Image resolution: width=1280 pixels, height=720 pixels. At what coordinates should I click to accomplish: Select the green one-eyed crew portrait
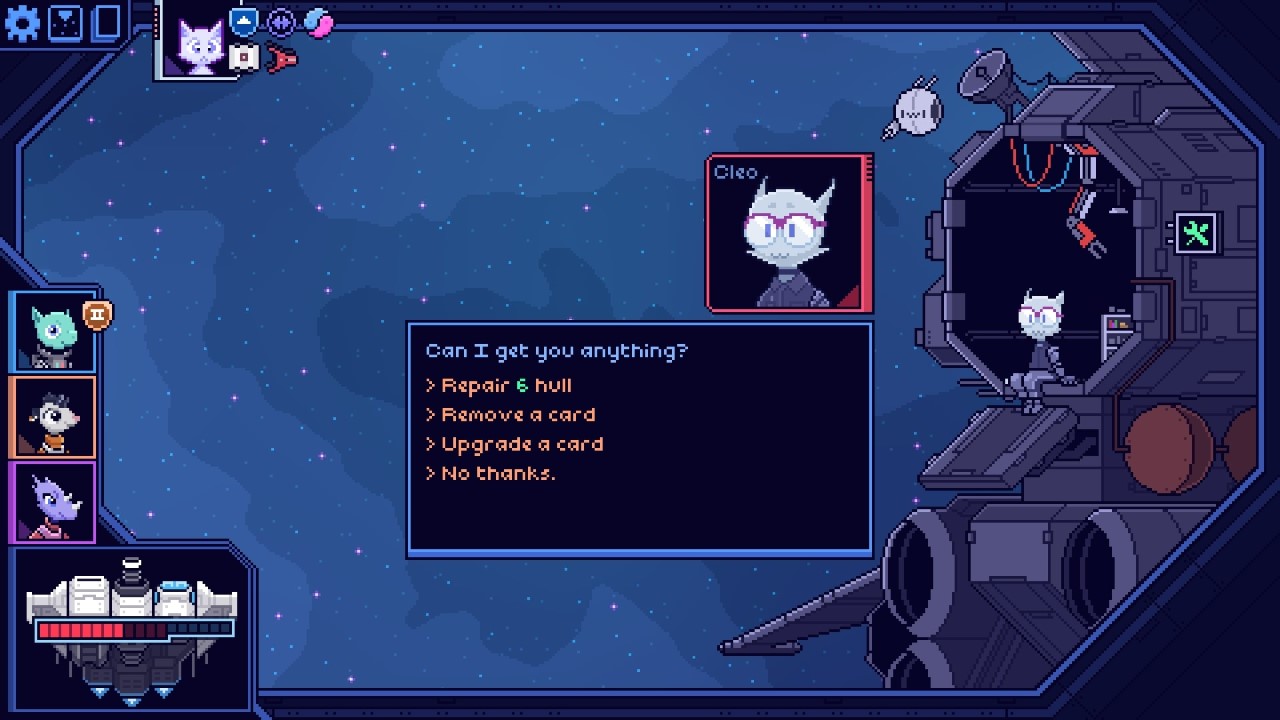pyautogui.click(x=52, y=332)
